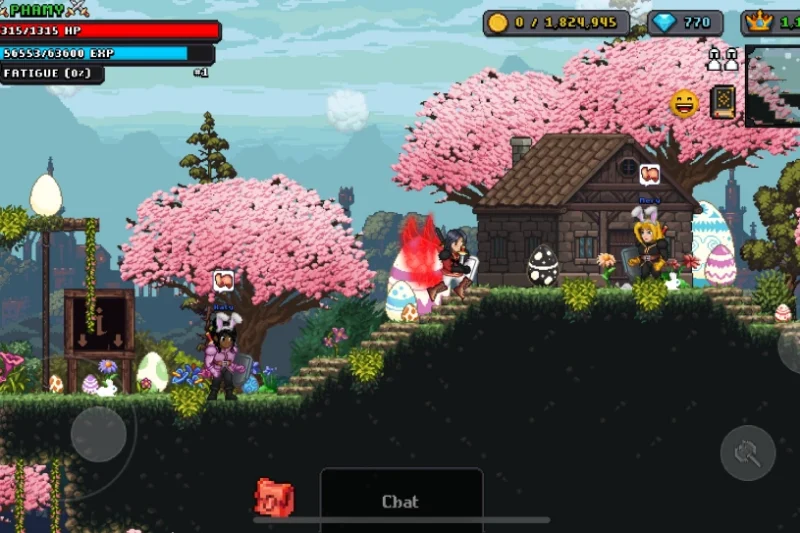
Task: Open the smiley emote menu
Action: (x=684, y=103)
